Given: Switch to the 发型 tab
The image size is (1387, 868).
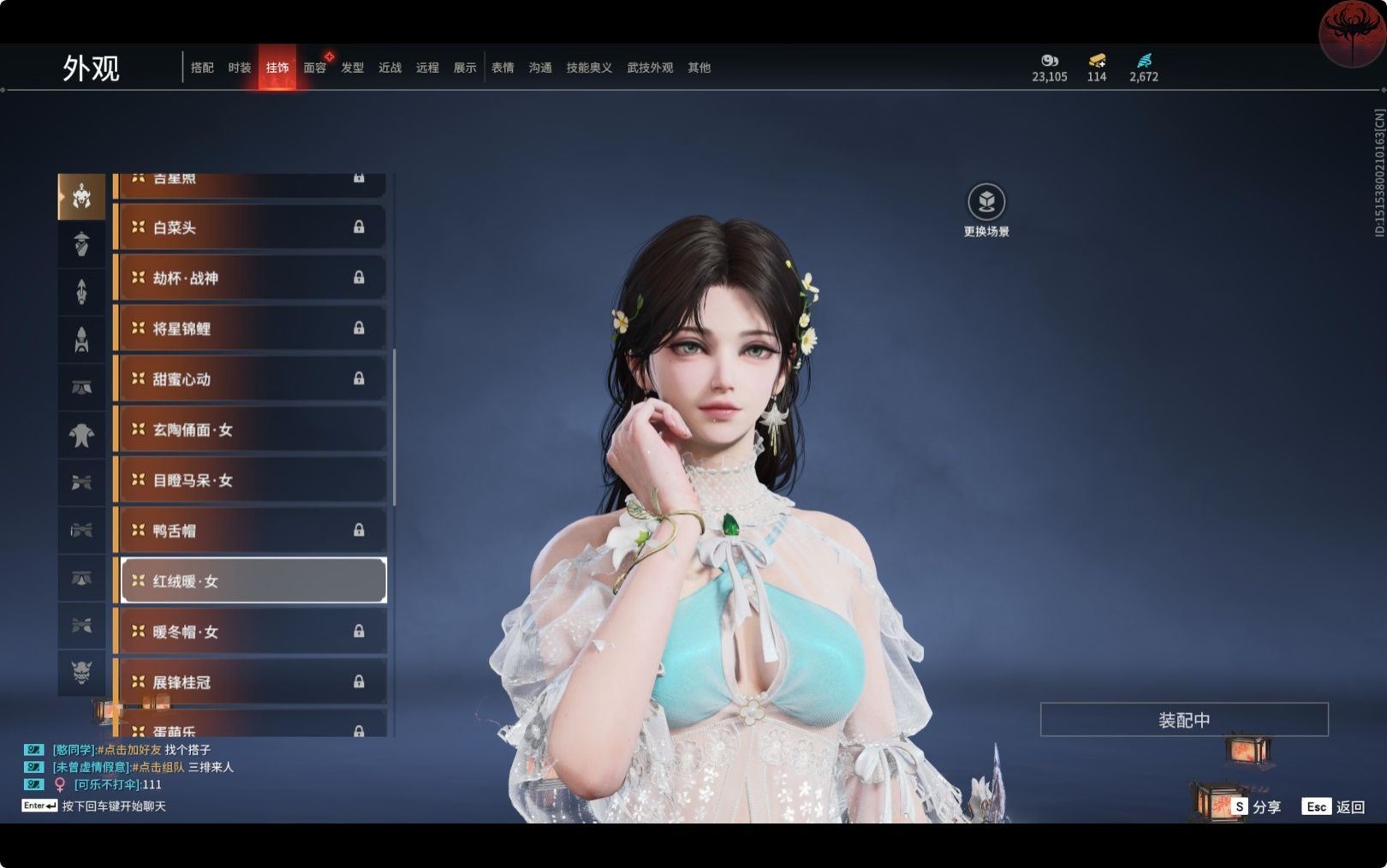Looking at the screenshot, I should (353, 68).
